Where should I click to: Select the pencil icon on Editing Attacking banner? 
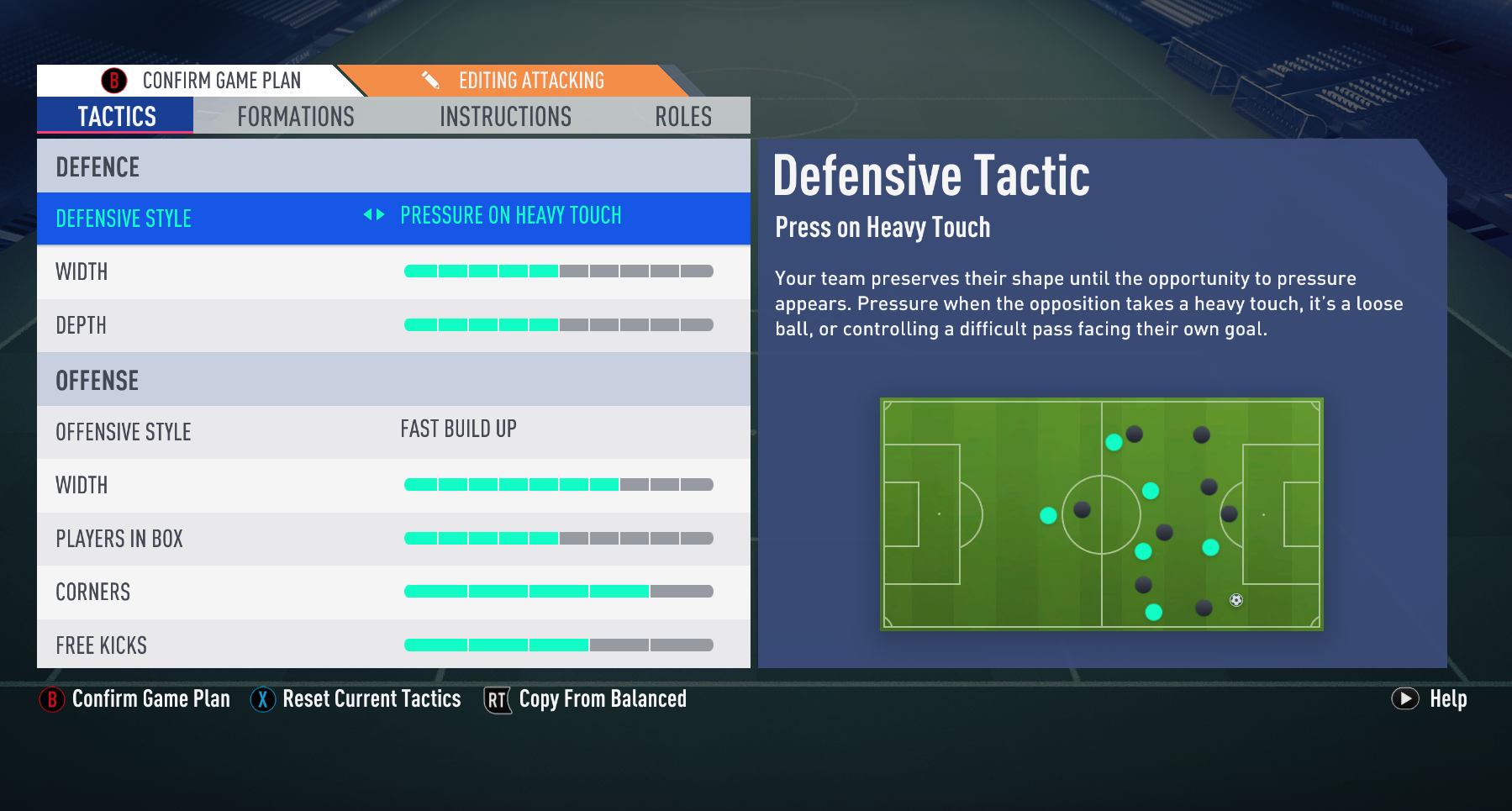click(x=431, y=80)
